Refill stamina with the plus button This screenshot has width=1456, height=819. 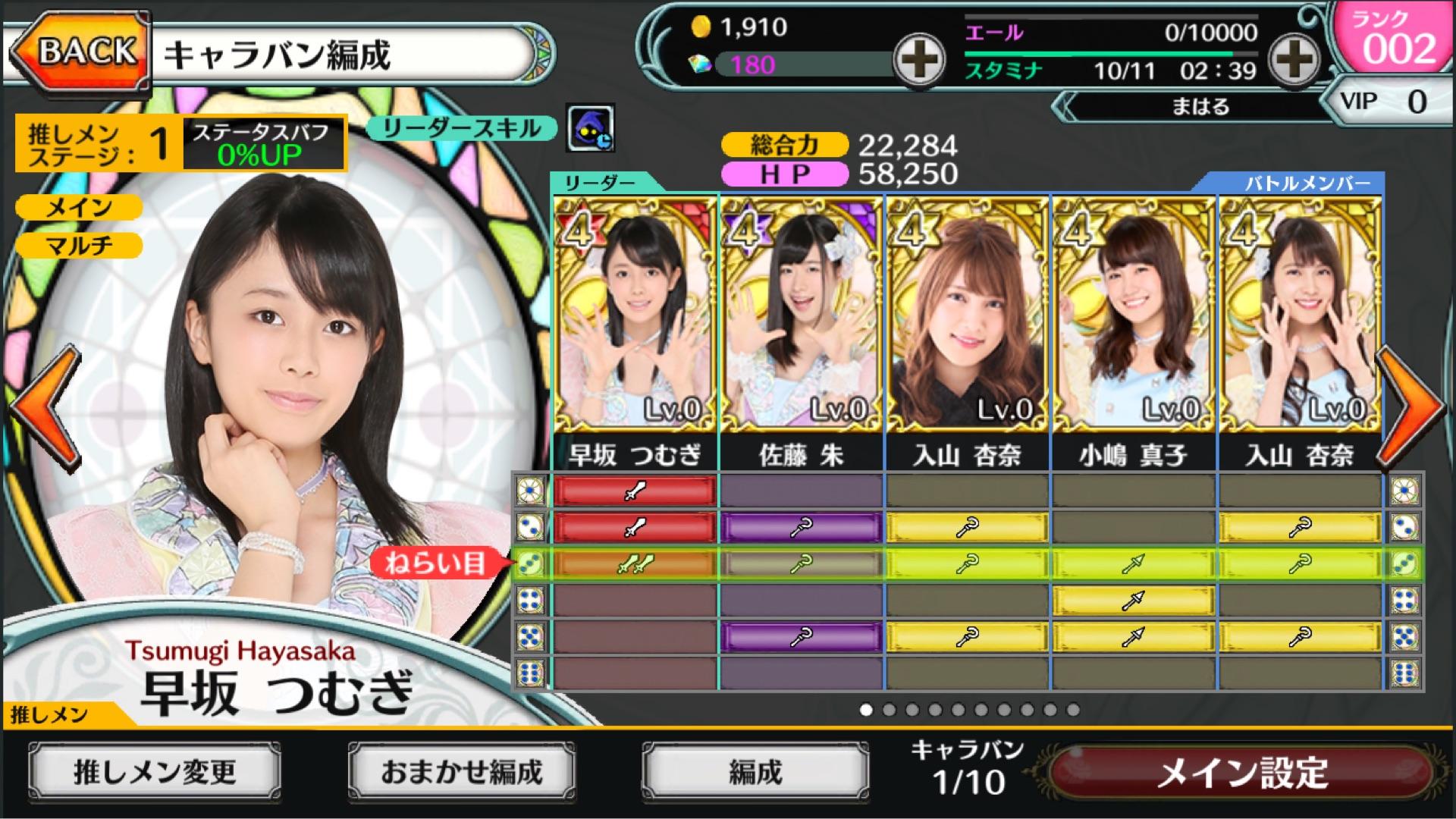point(1295,60)
